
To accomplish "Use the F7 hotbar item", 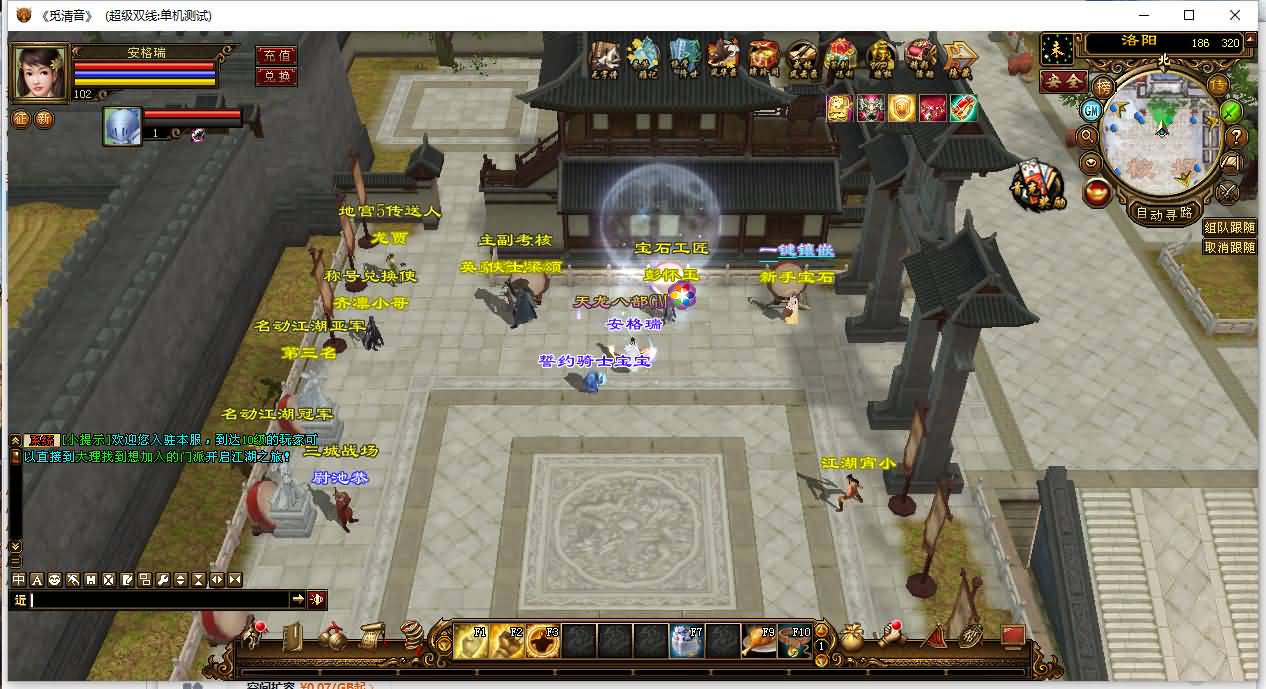I will click(x=687, y=640).
